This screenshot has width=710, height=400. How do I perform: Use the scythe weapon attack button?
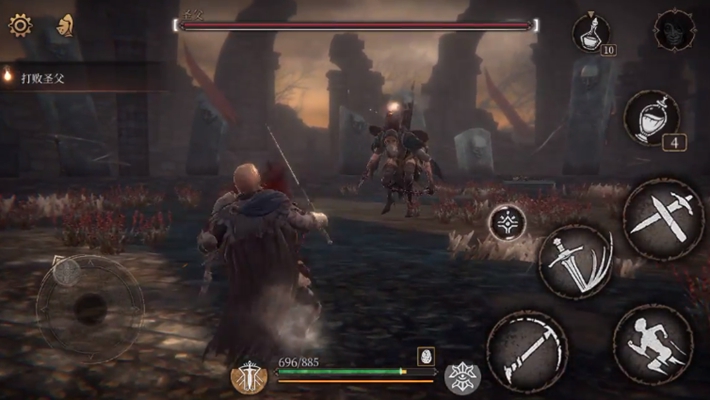coord(527,350)
